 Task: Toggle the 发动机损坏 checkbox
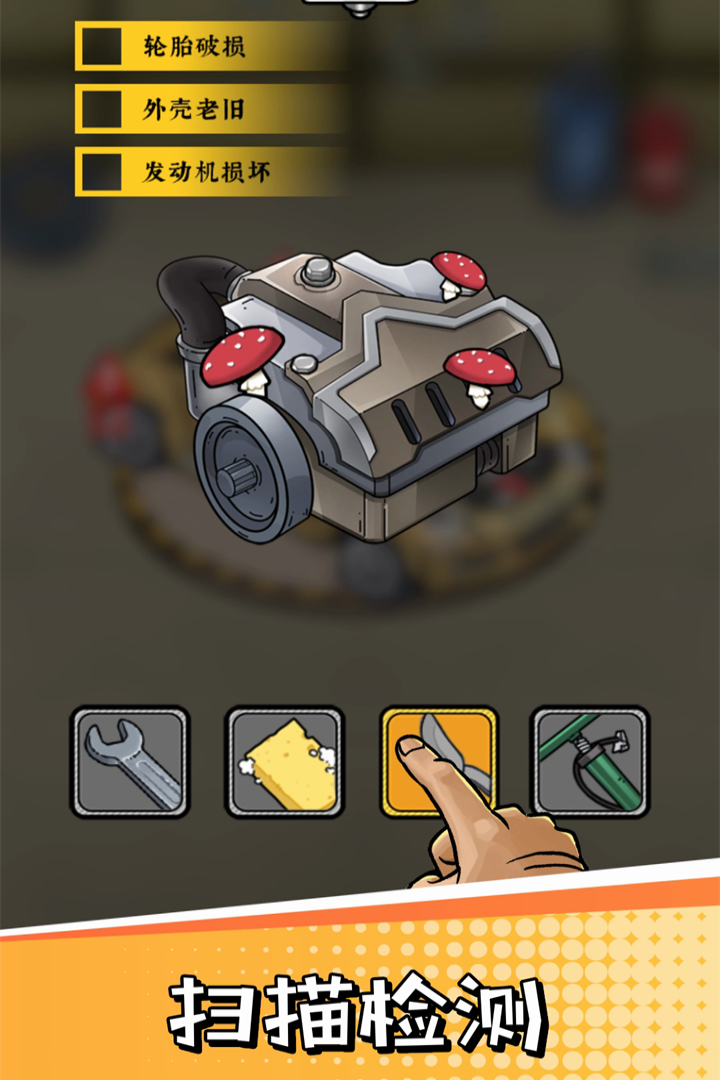point(101,173)
